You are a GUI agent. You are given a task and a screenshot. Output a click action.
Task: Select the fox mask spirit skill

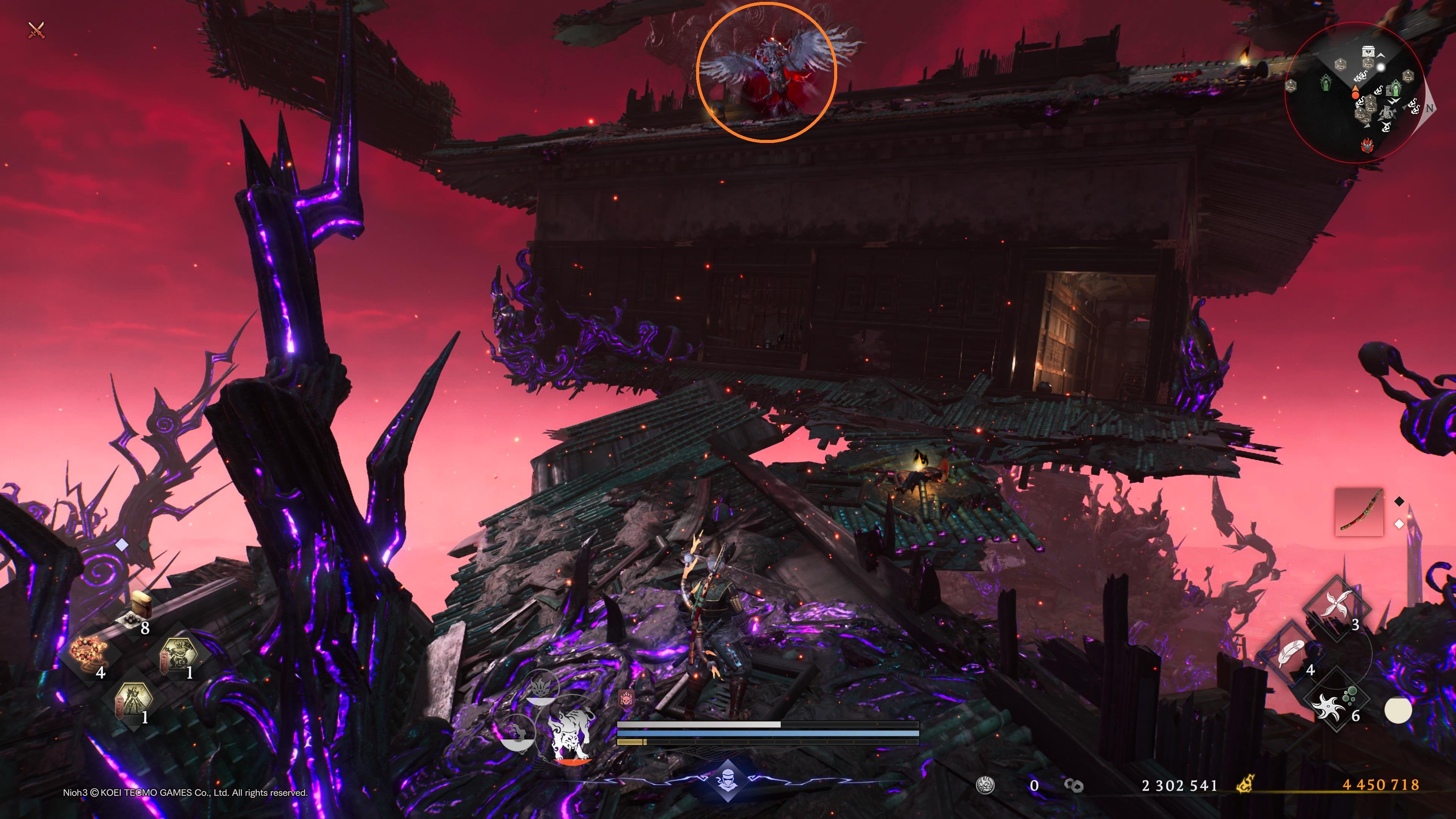541,689
